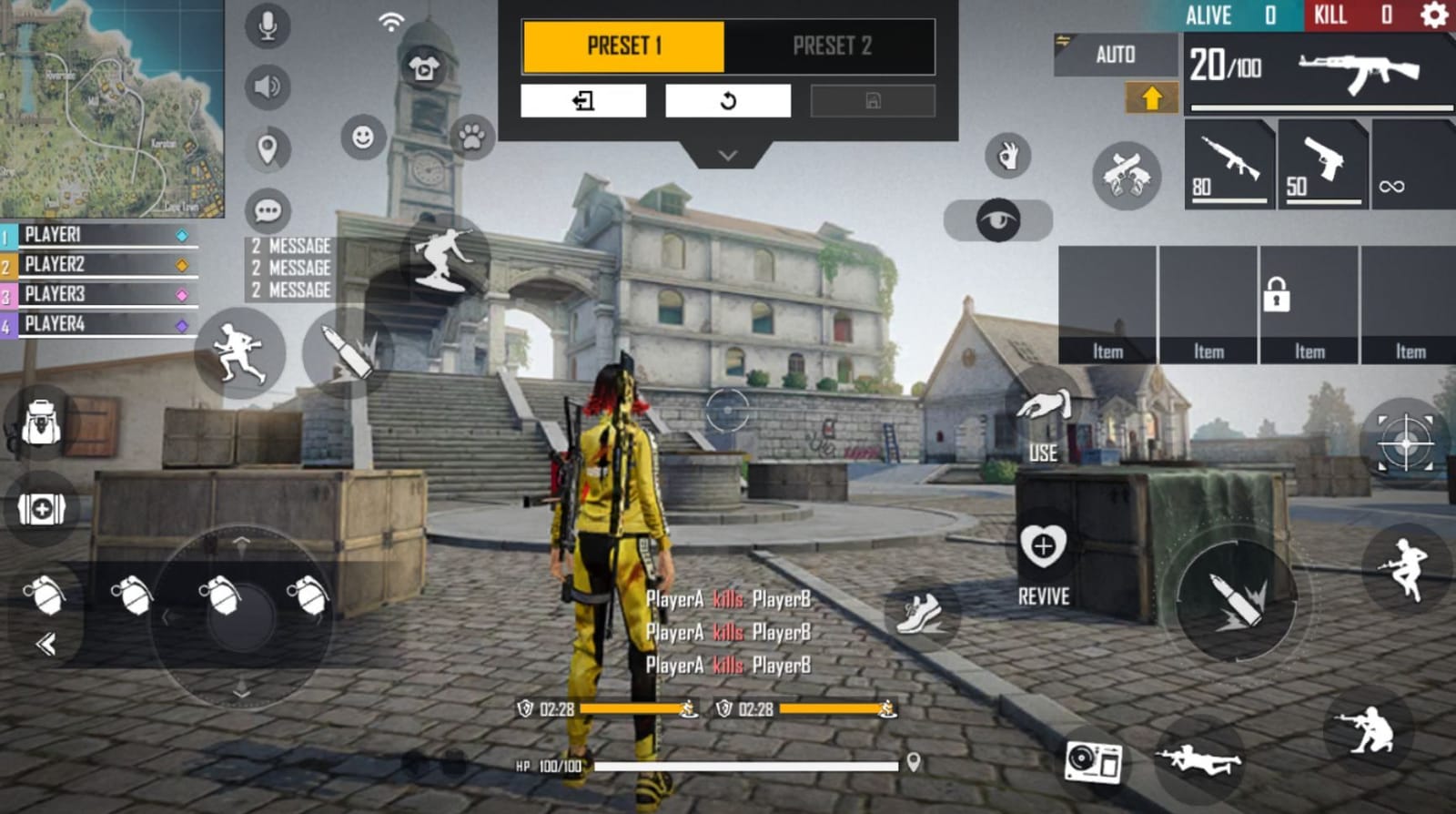Switch to PRESET 2 tab

(x=831, y=47)
